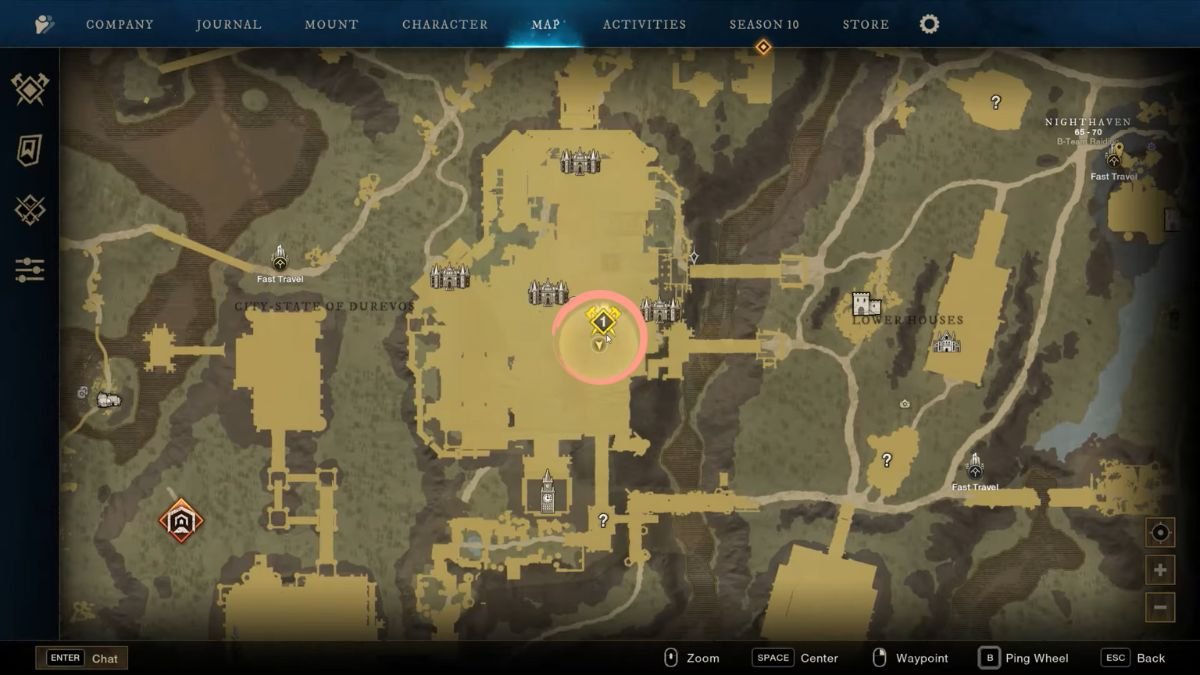
Task: Open the settings gear icon
Action: click(929, 24)
